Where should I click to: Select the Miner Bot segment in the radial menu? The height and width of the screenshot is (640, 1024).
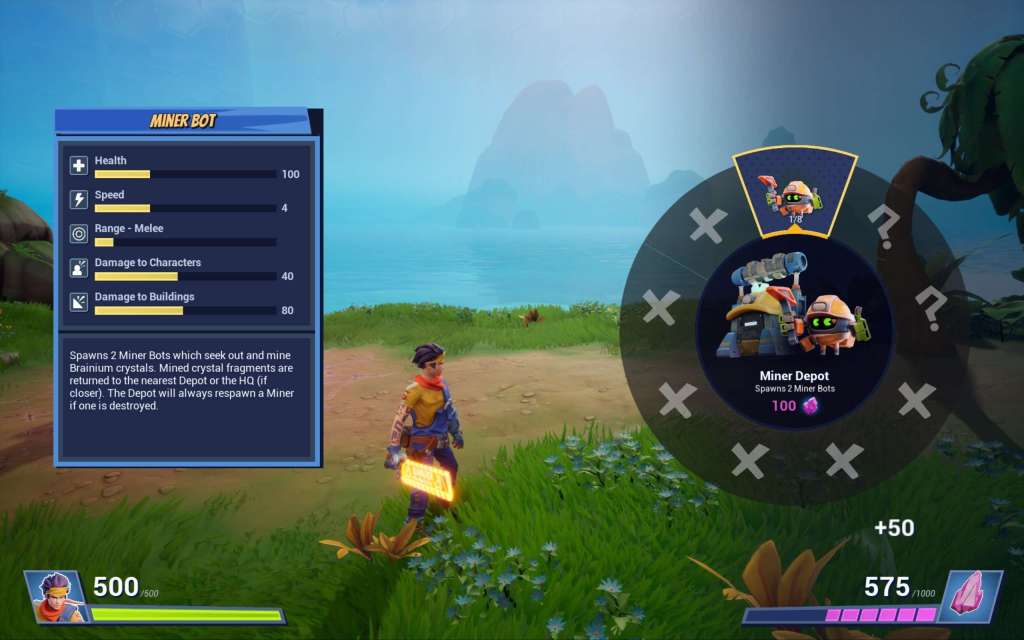795,193
